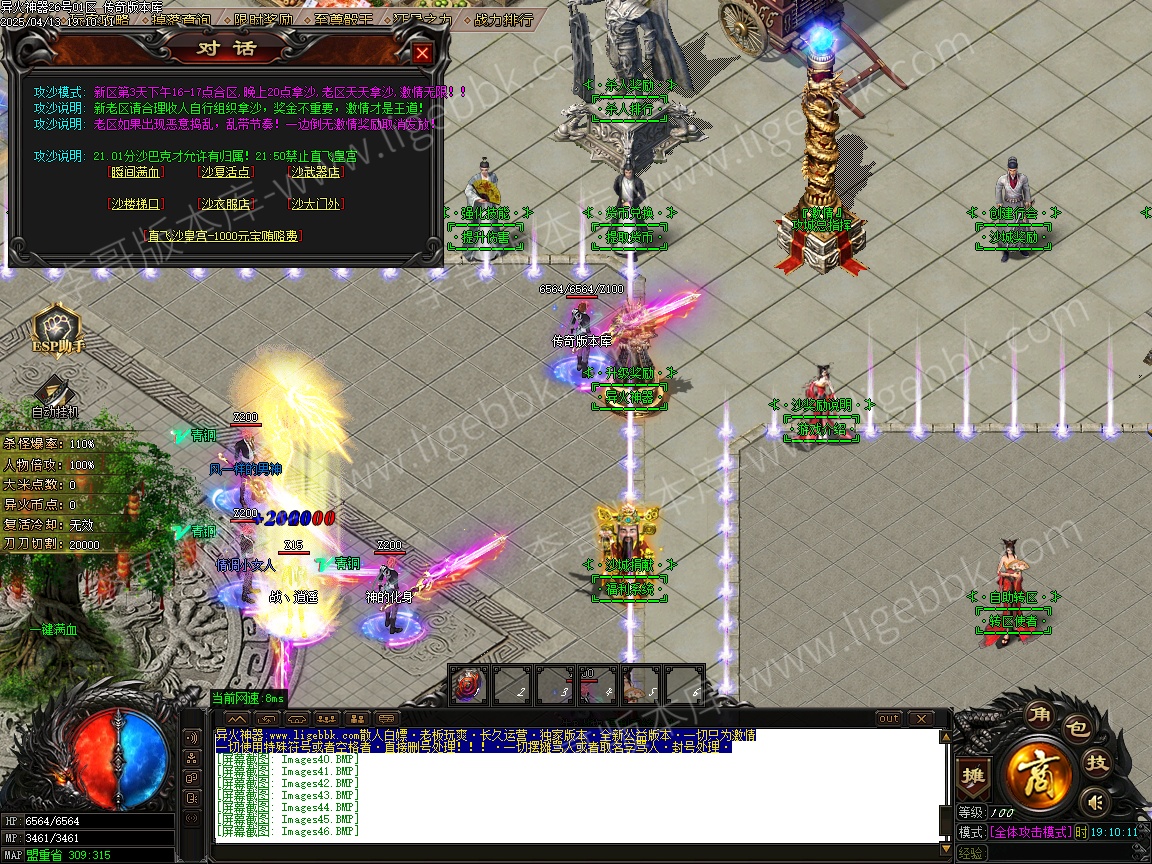
Task: Use the 一键满血 quick heal text button
Action: (x=53, y=630)
